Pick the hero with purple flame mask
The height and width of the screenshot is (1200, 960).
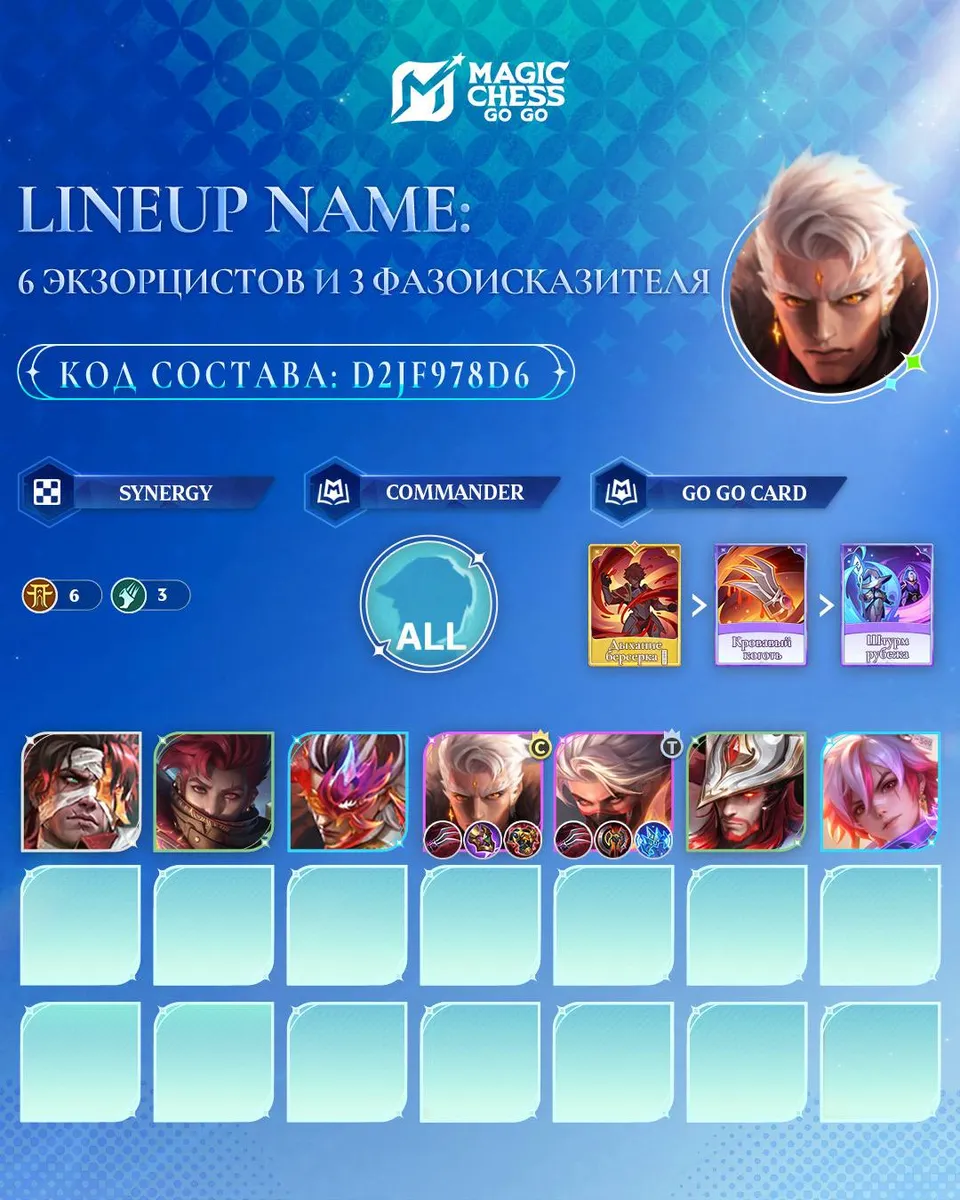348,791
